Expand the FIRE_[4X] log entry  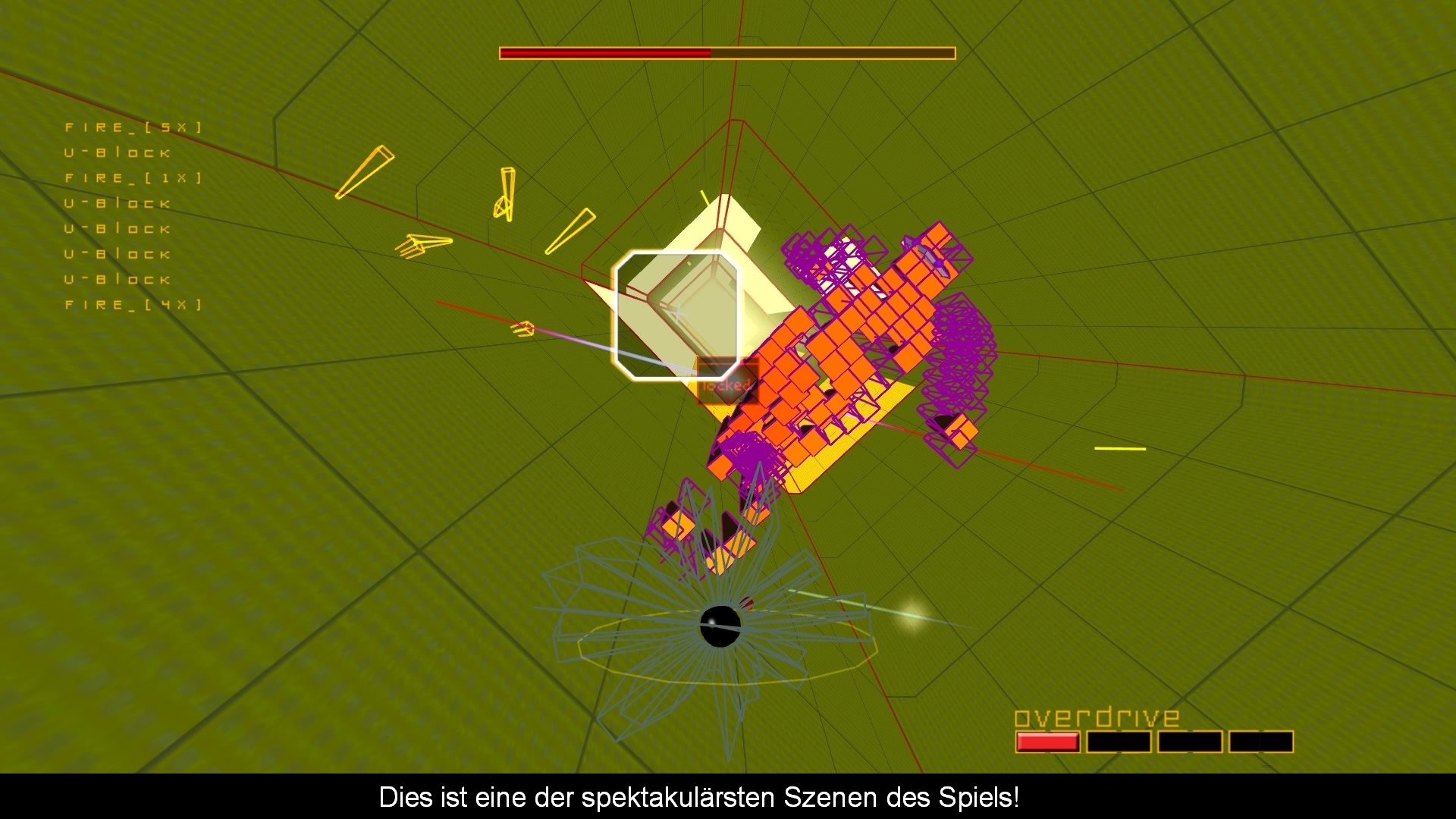tap(133, 304)
